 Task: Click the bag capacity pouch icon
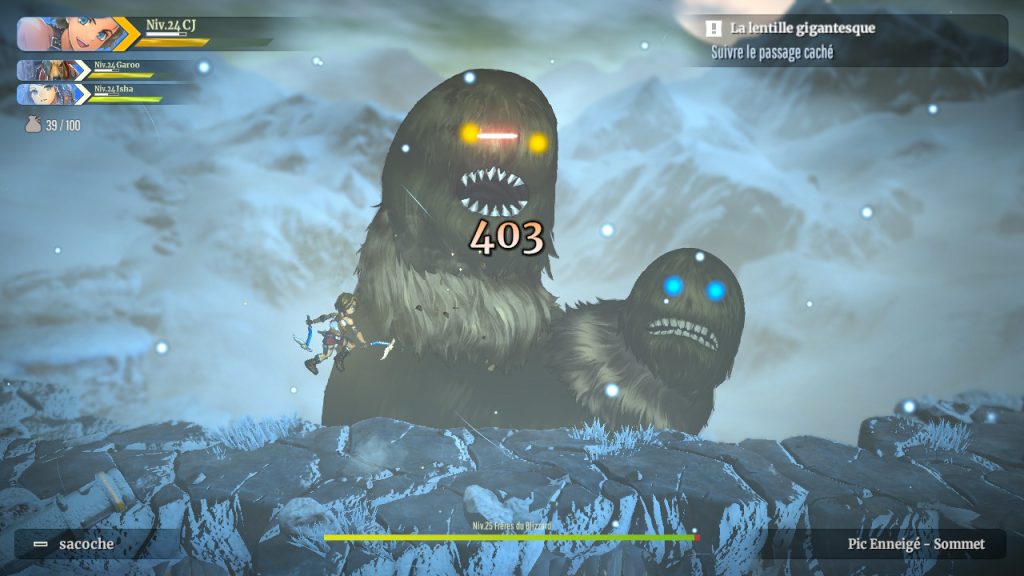(32, 126)
